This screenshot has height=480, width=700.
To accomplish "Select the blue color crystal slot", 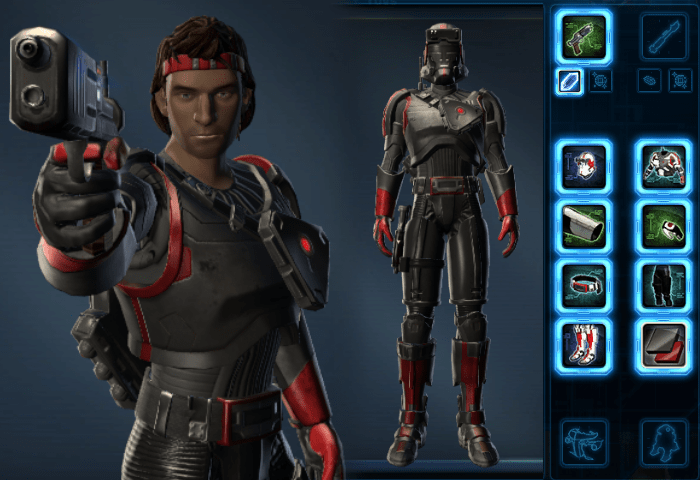I will point(570,82).
